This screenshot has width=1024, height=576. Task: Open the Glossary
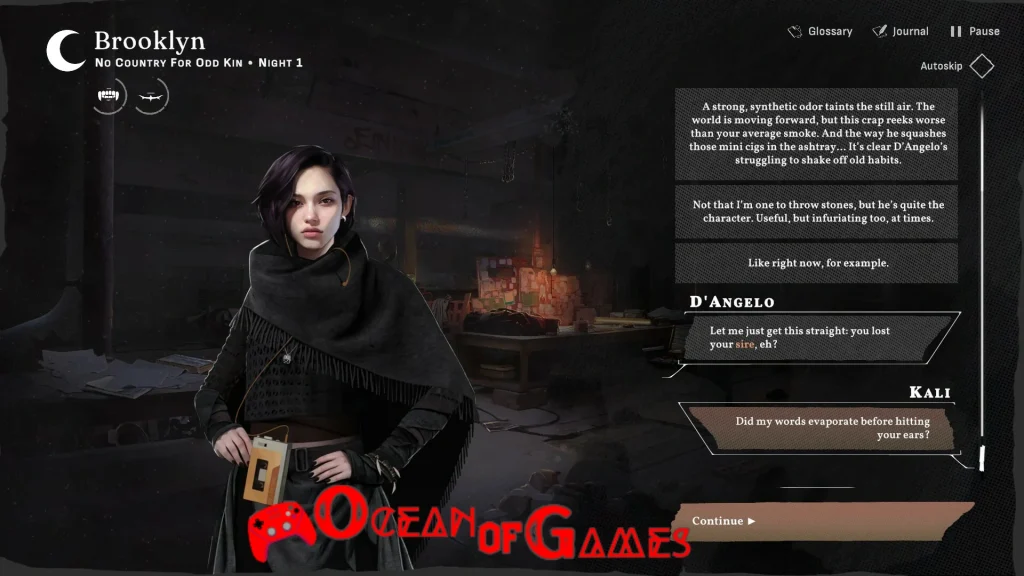pyautogui.click(x=820, y=31)
